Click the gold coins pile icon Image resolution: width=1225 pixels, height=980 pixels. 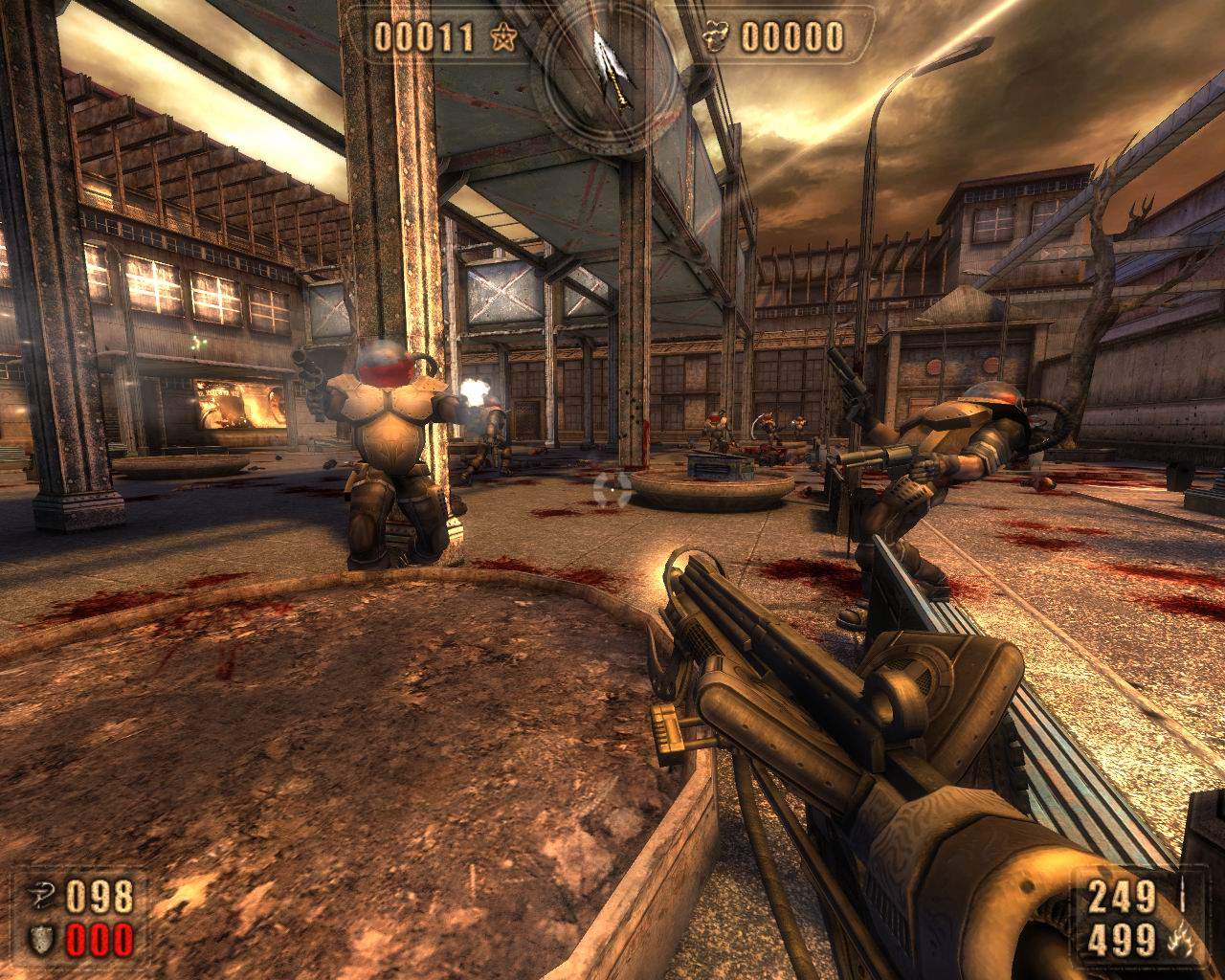tap(719, 37)
